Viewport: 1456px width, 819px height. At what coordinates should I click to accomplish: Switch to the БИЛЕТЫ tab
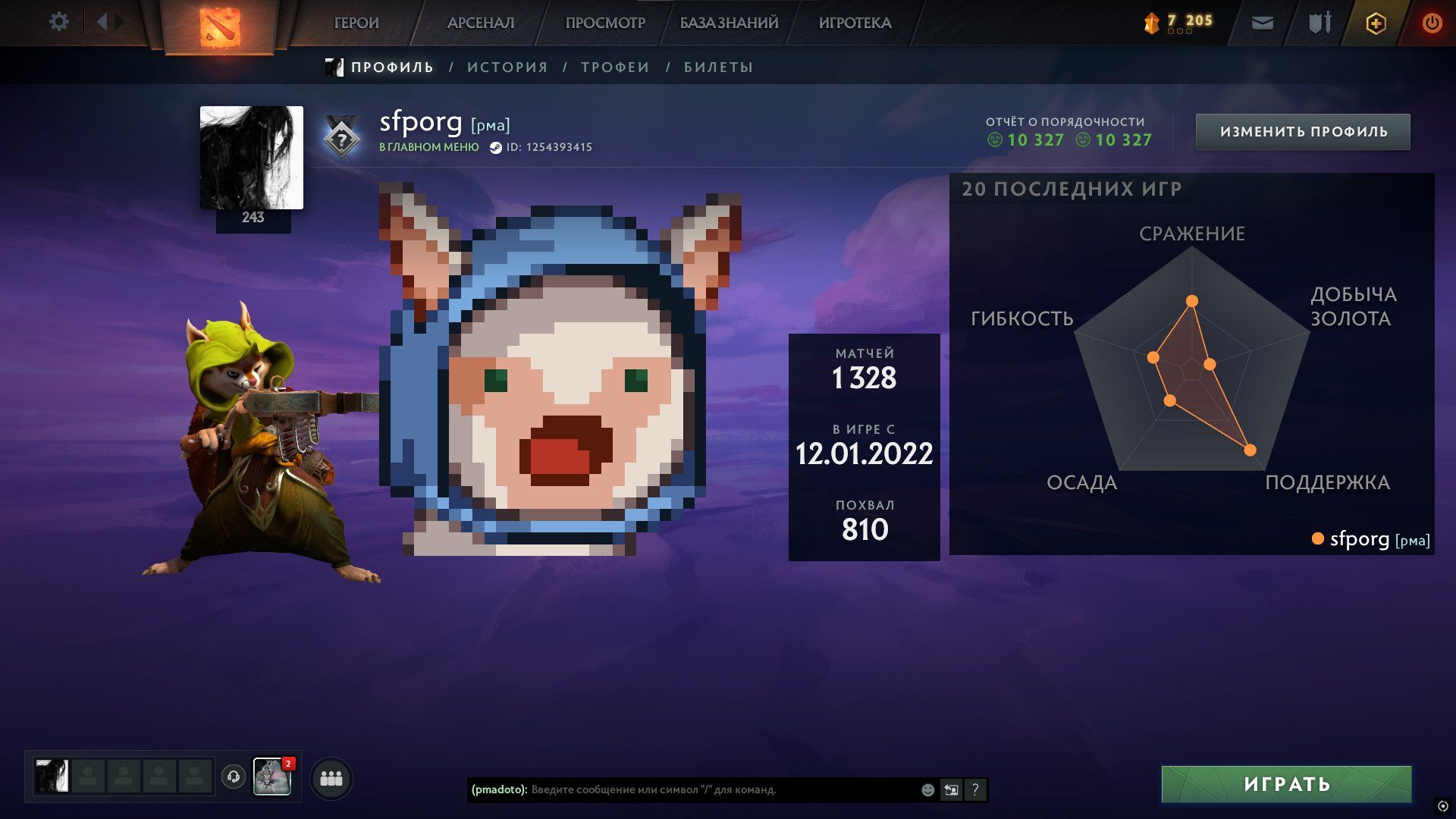pyautogui.click(x=718, y=67)
